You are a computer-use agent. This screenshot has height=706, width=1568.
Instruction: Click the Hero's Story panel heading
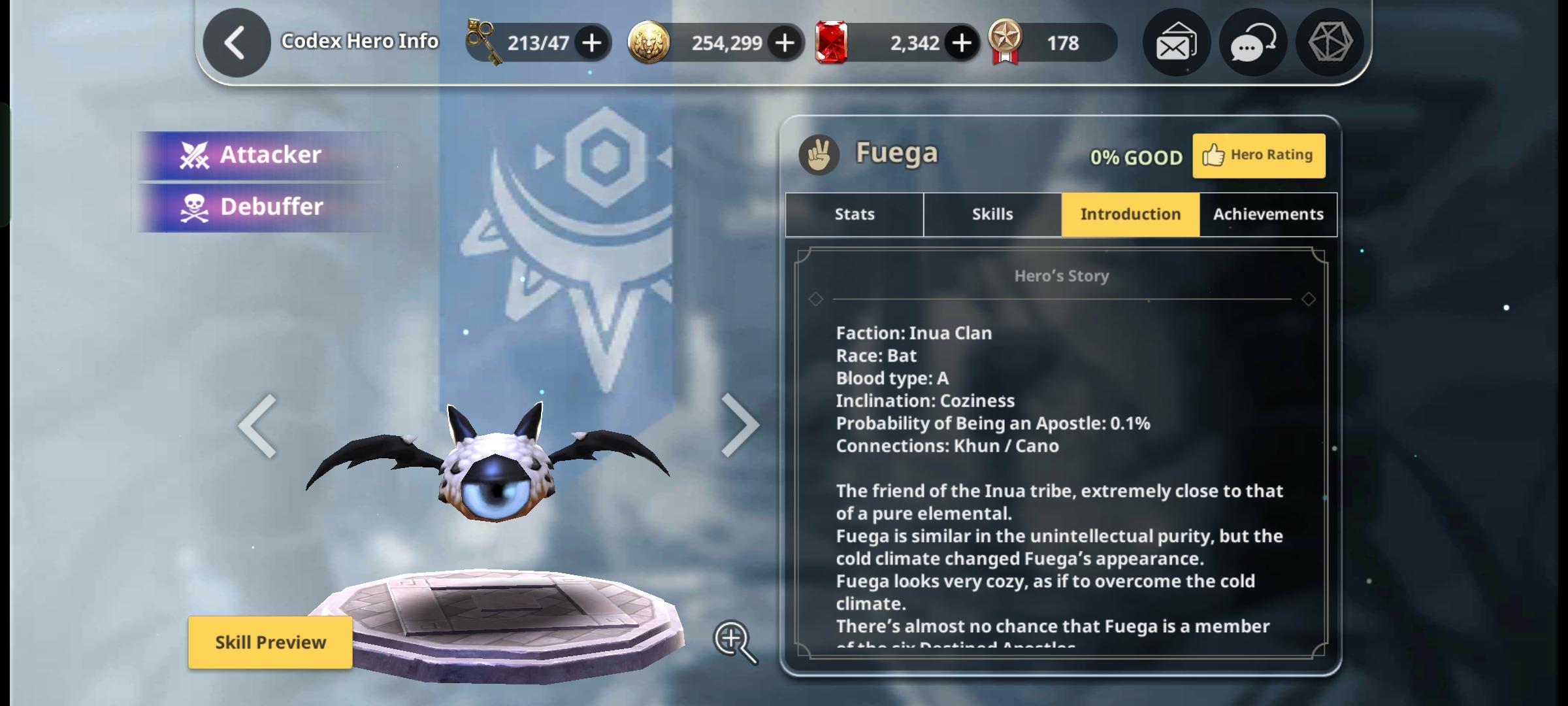1062,276
